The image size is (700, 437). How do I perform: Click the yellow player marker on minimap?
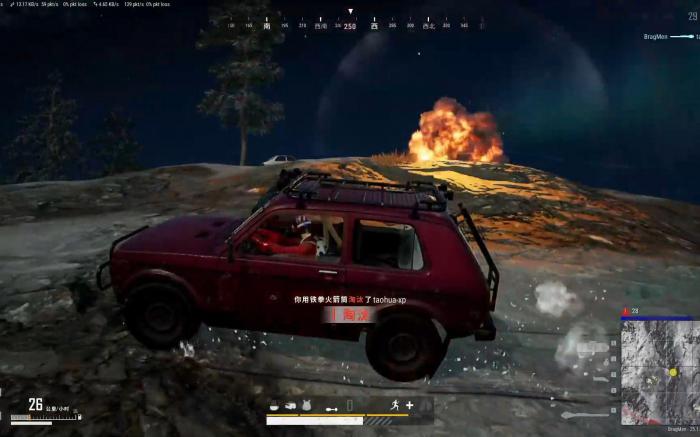(673, 372)
